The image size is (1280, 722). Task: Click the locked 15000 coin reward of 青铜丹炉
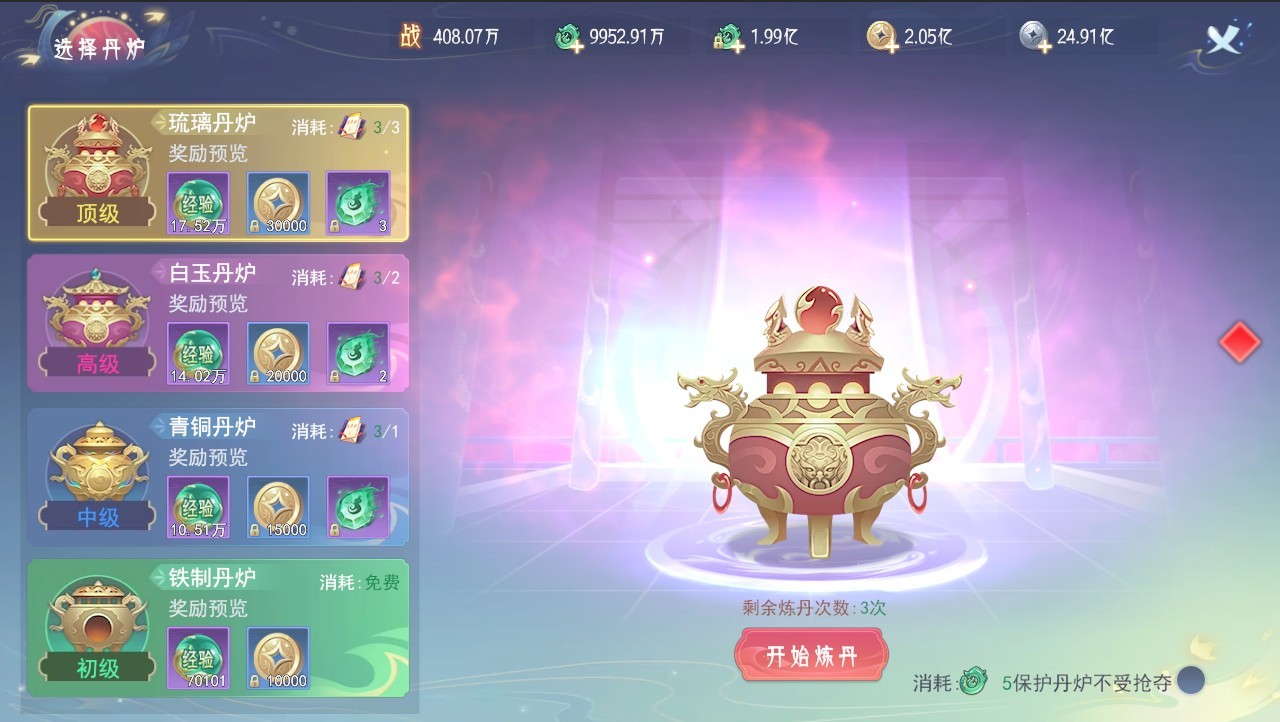pyautogui.click(x=278, y=508)
